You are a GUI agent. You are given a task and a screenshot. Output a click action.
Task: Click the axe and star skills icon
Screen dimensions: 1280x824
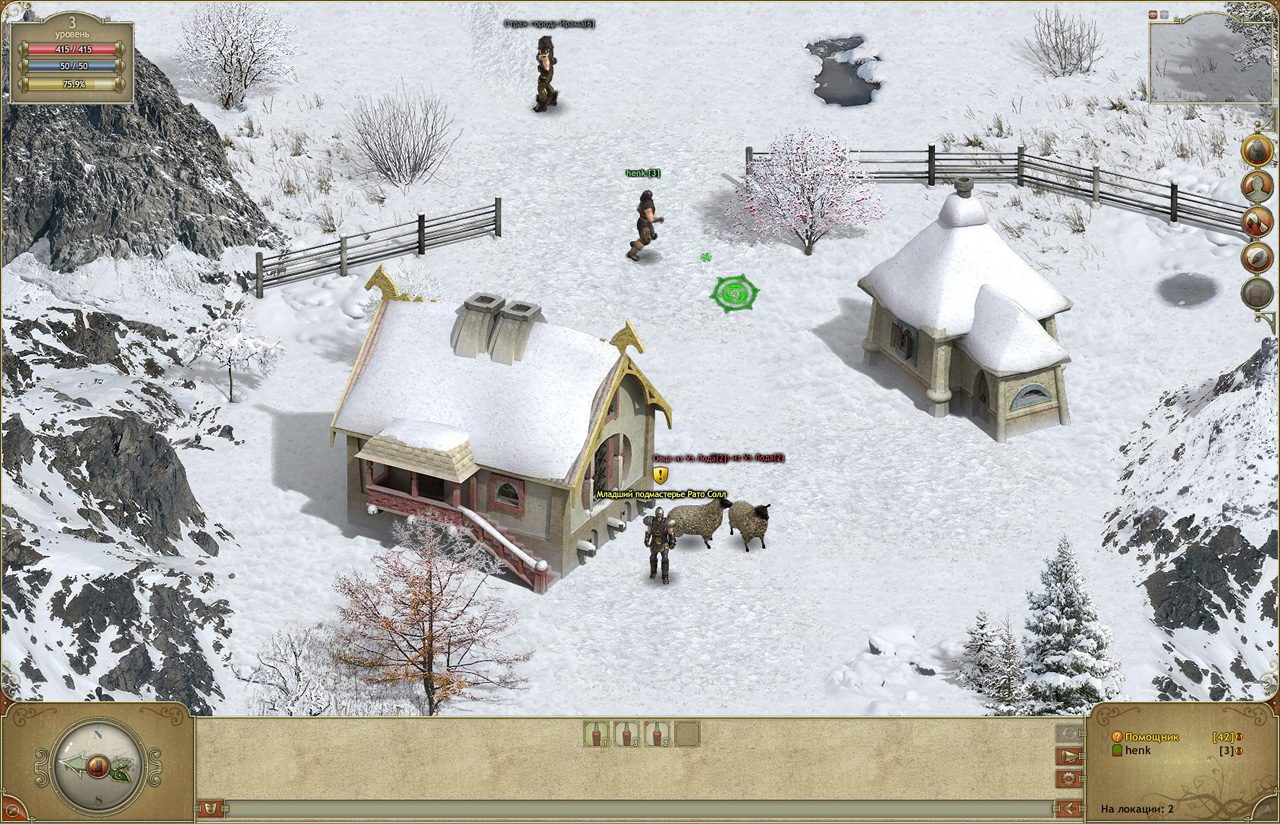pyautogui.click(x=1257, y=221)
